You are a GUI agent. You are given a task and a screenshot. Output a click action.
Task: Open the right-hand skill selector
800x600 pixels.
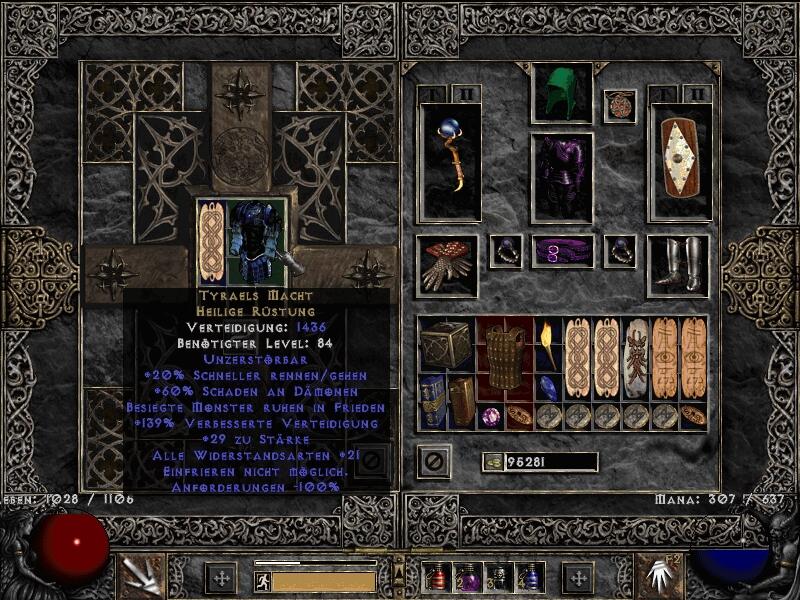pos(657,574)
